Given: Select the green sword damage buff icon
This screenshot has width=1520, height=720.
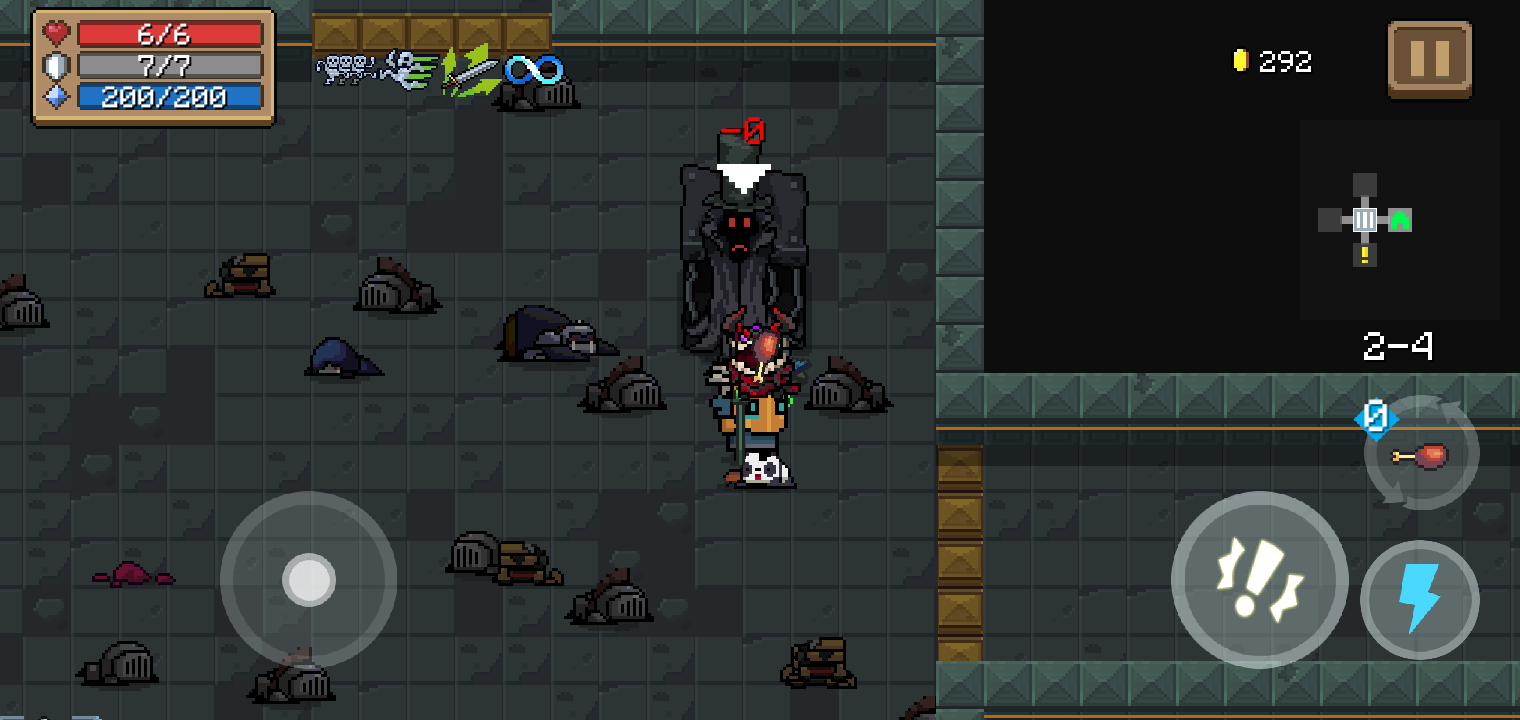Looking at the screenshot, I should pyautogui.click(x=470, y=70).
